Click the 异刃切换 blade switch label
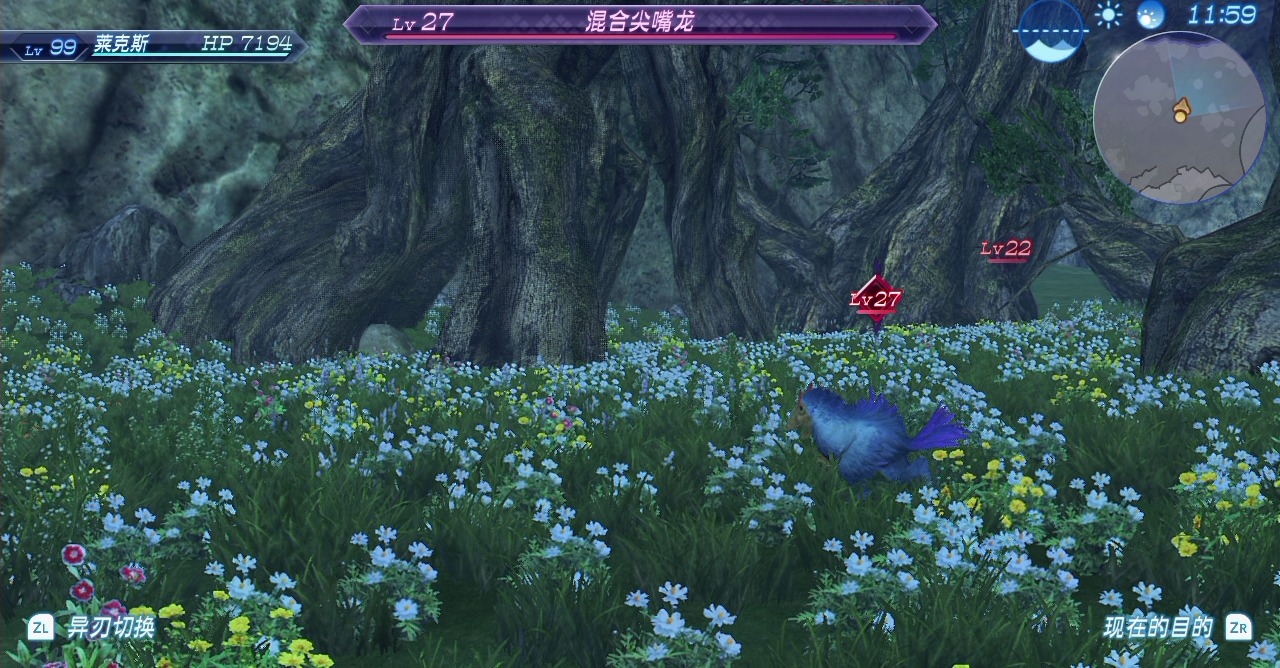This screenshot has width=1280, height=668. coord(110,628)
